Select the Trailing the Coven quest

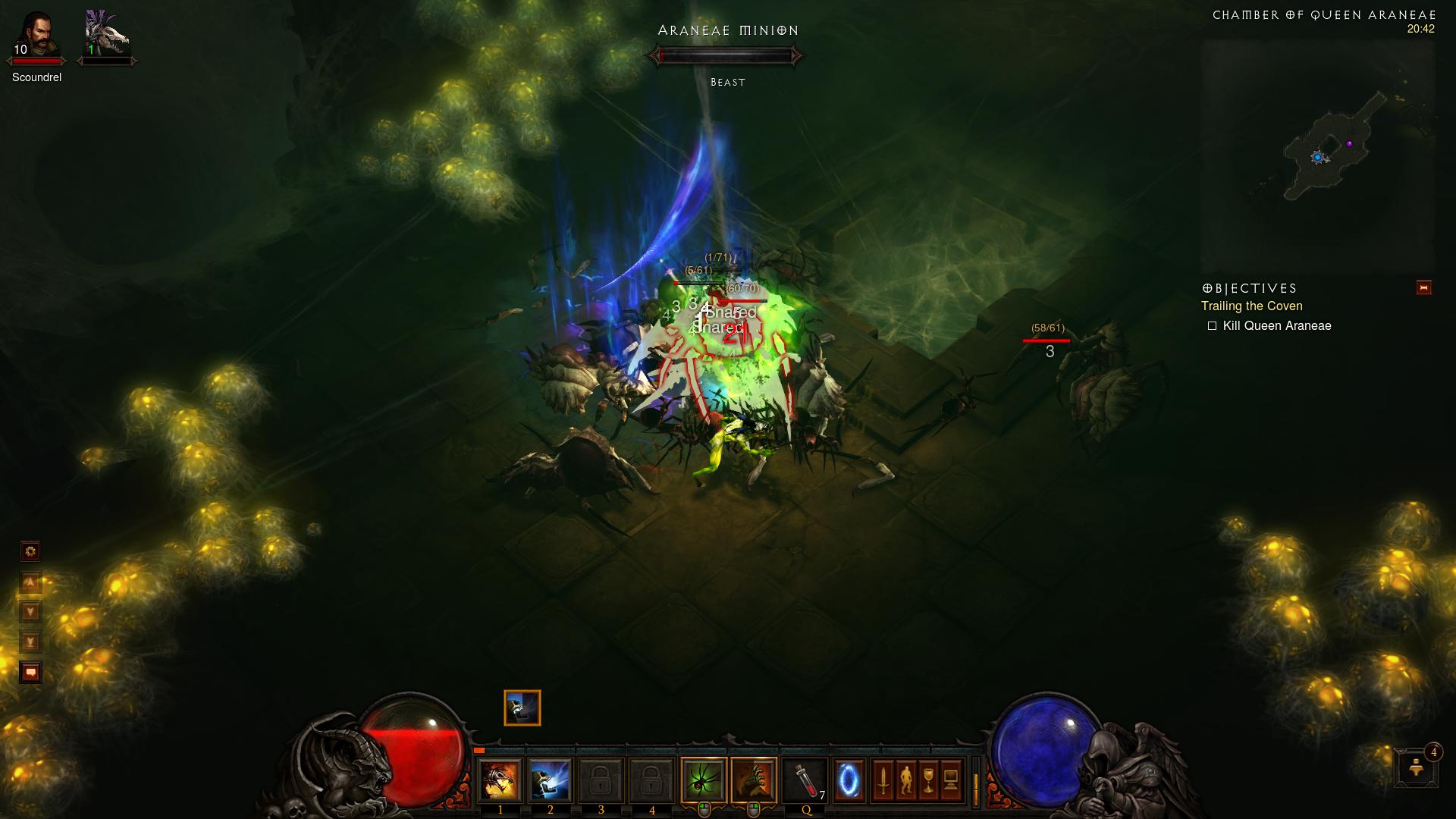(1251, 306)
